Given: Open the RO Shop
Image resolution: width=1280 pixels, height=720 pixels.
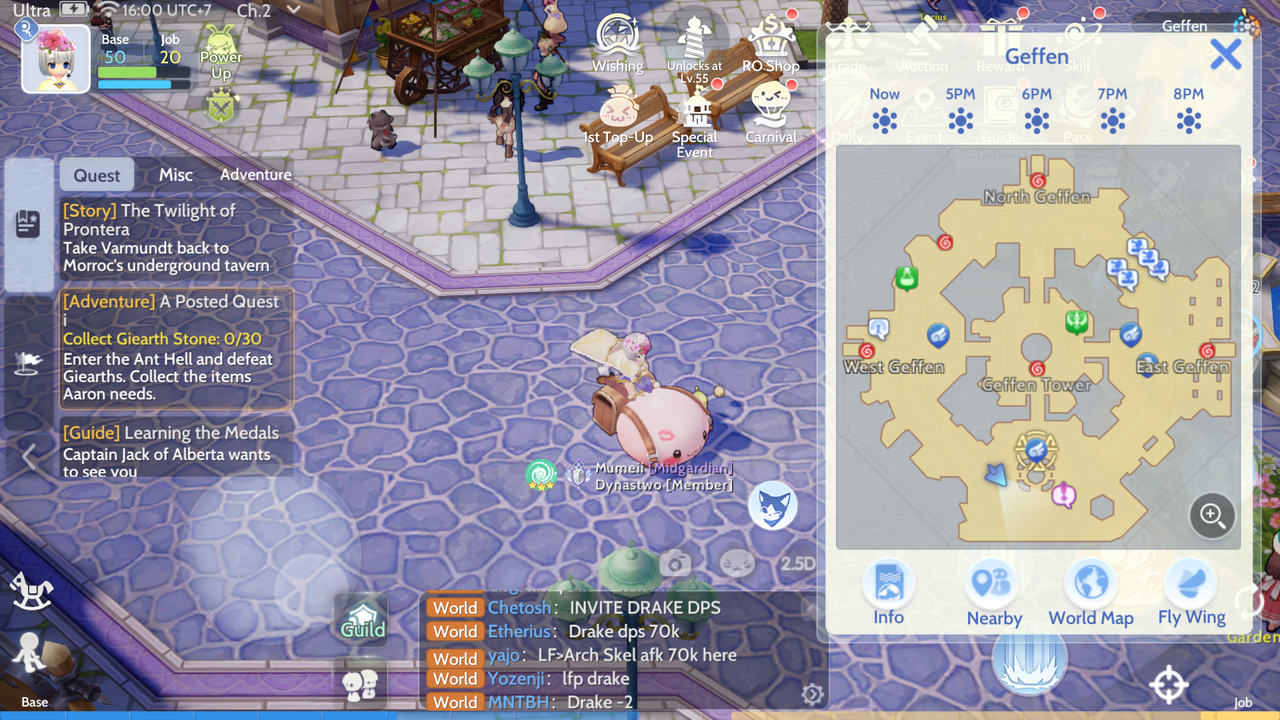Looking at the screenshot, I should coord(771,45).
